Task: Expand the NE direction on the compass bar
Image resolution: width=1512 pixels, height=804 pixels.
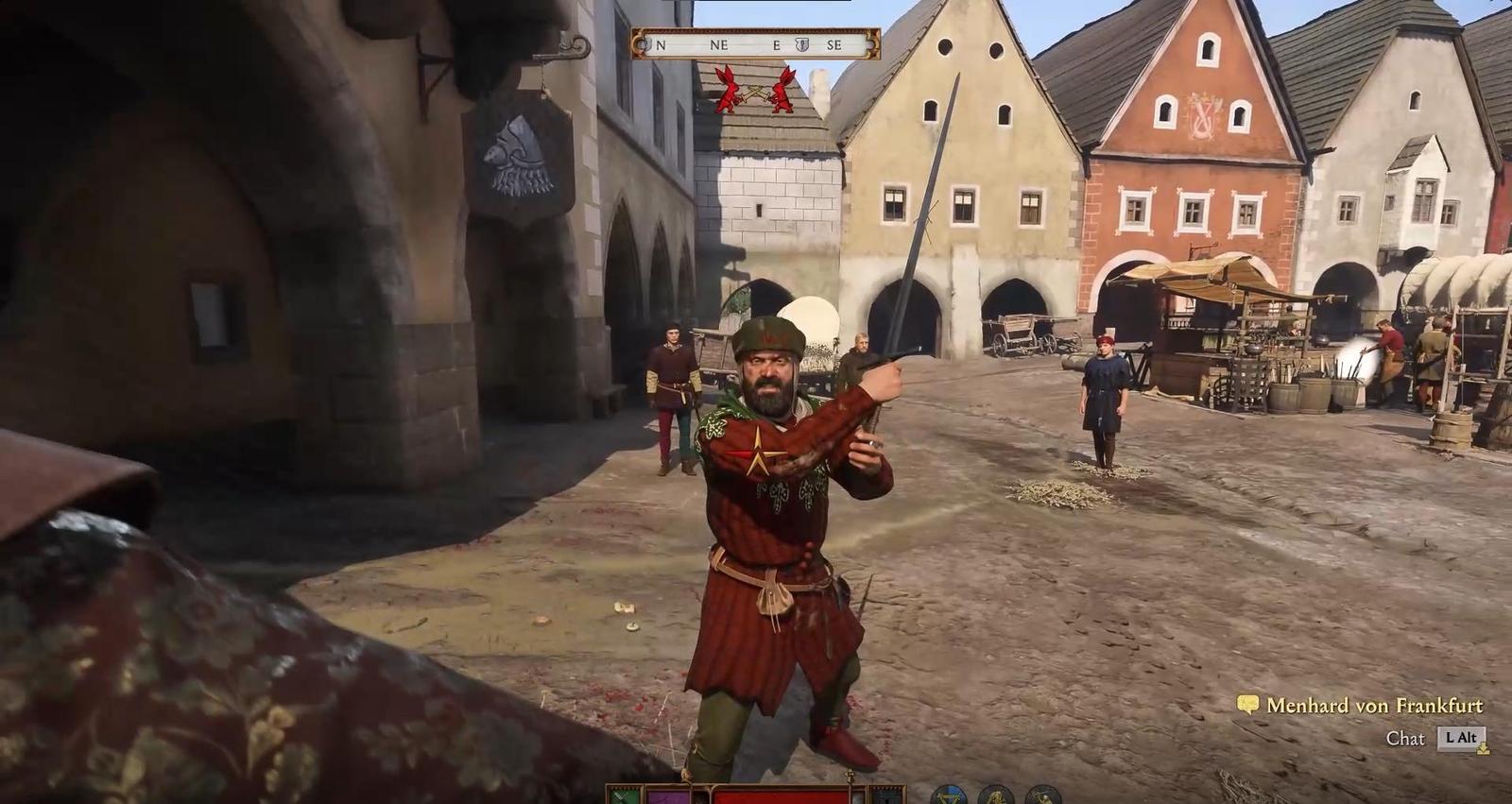Action: (x=719, y=44)
